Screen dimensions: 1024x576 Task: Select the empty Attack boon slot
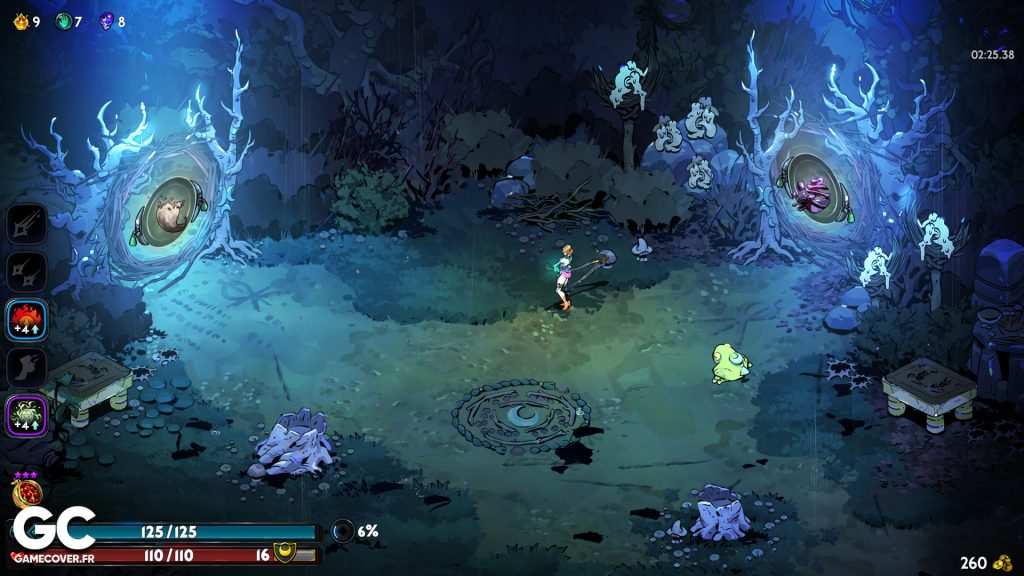pos(27,223)
